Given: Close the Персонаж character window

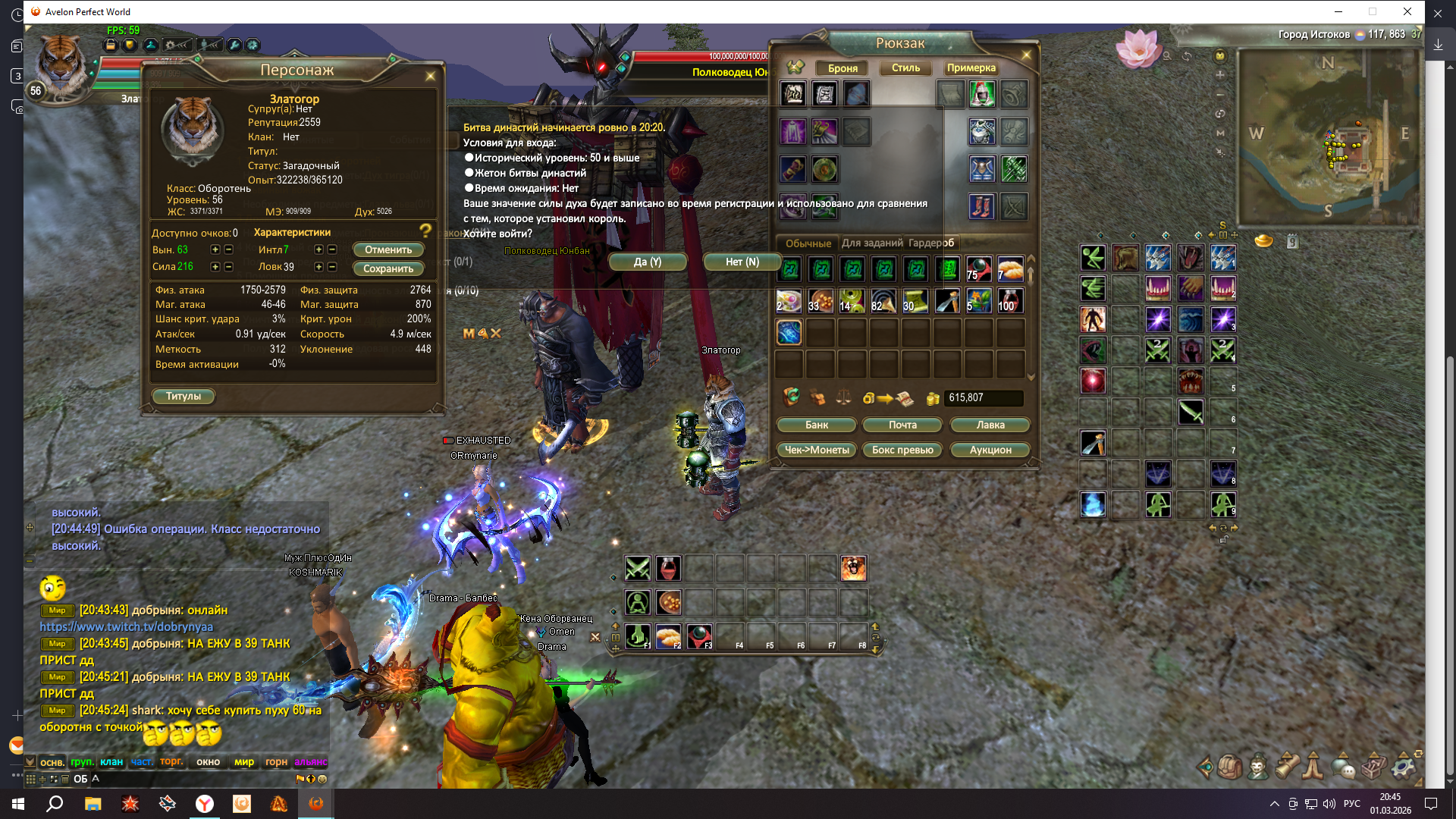Looking at the screenshot, I should (430, 76).
